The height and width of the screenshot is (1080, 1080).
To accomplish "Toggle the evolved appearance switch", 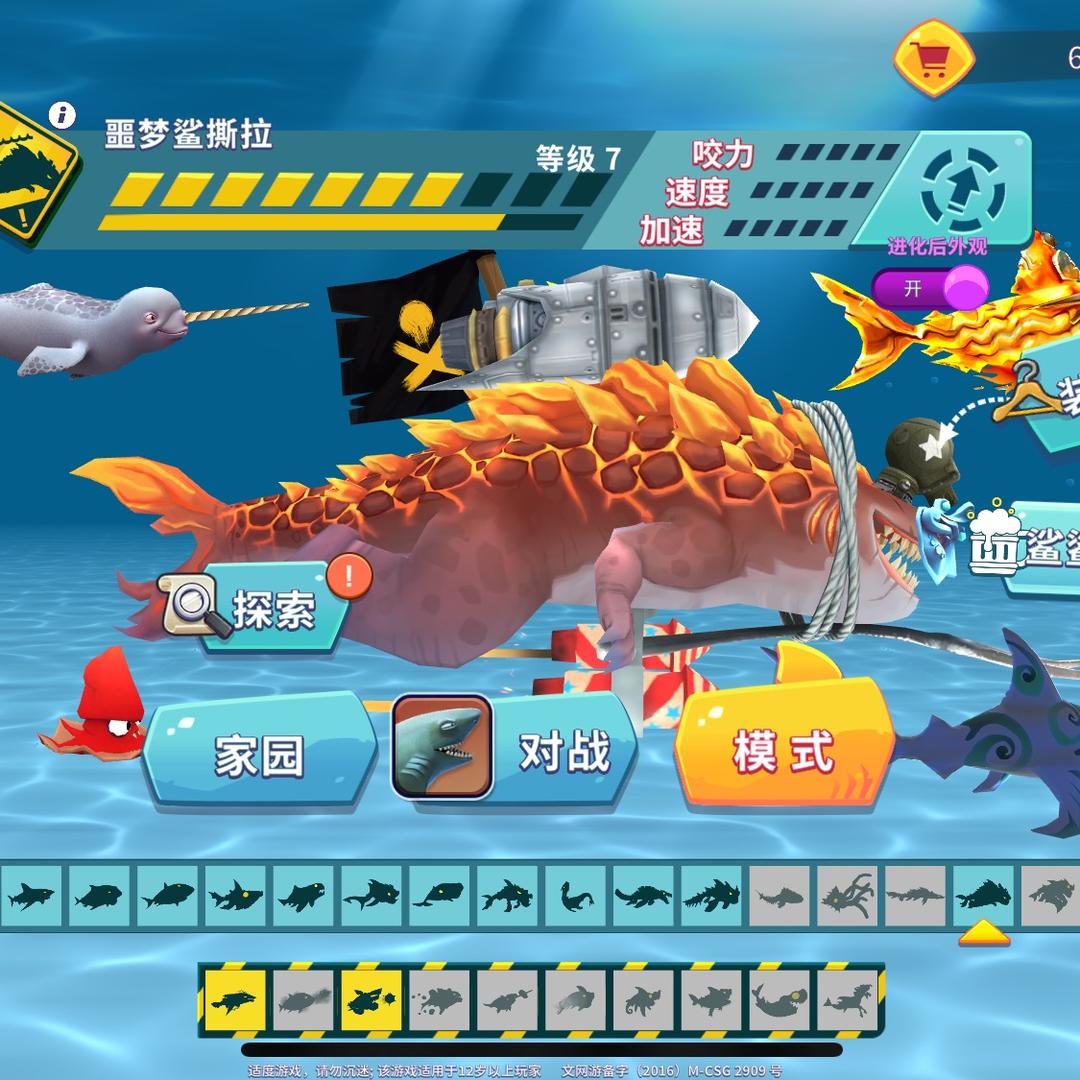I will tap(929, 288).
